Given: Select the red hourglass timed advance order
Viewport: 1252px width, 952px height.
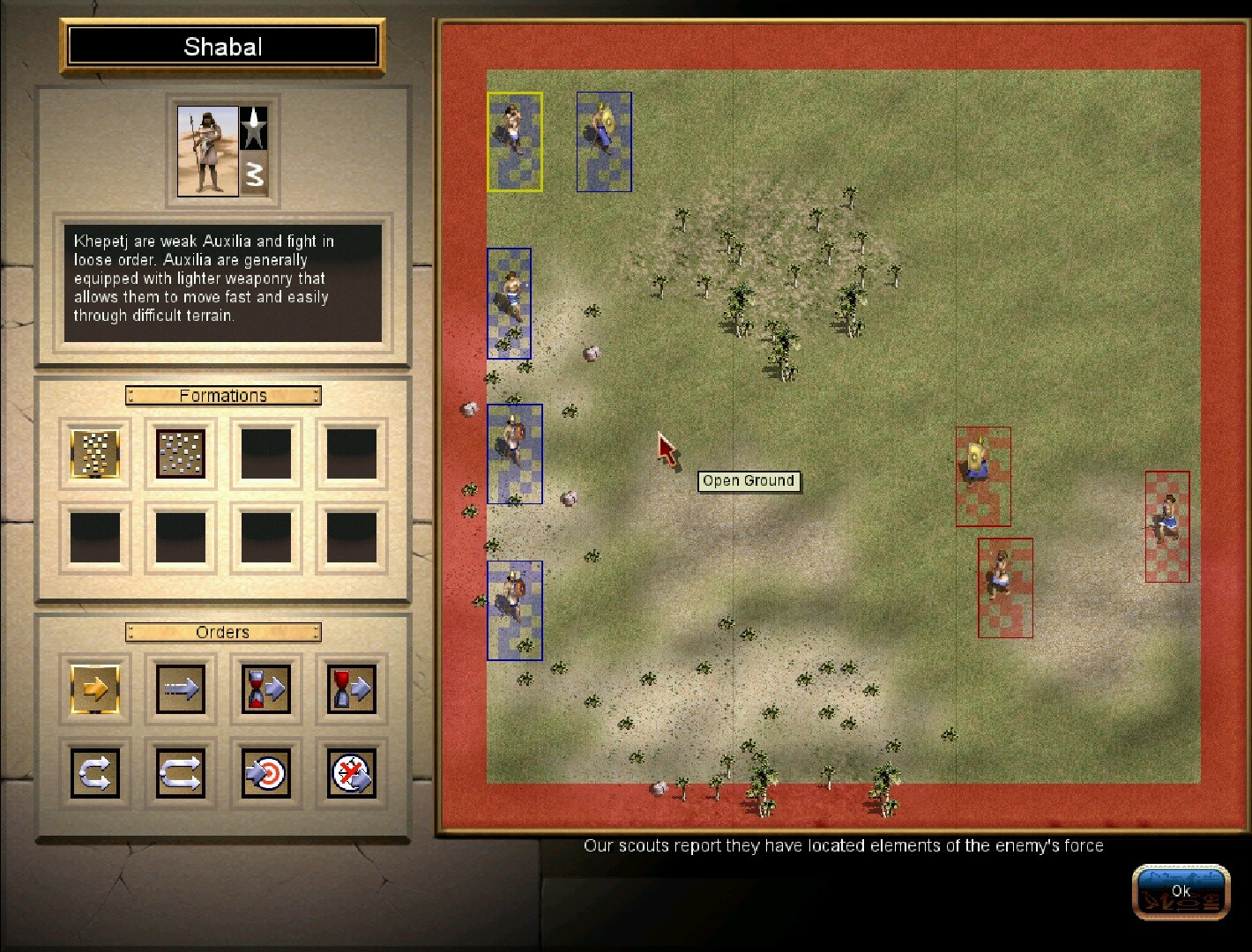Looking at the screenshot, I should 349,689.
